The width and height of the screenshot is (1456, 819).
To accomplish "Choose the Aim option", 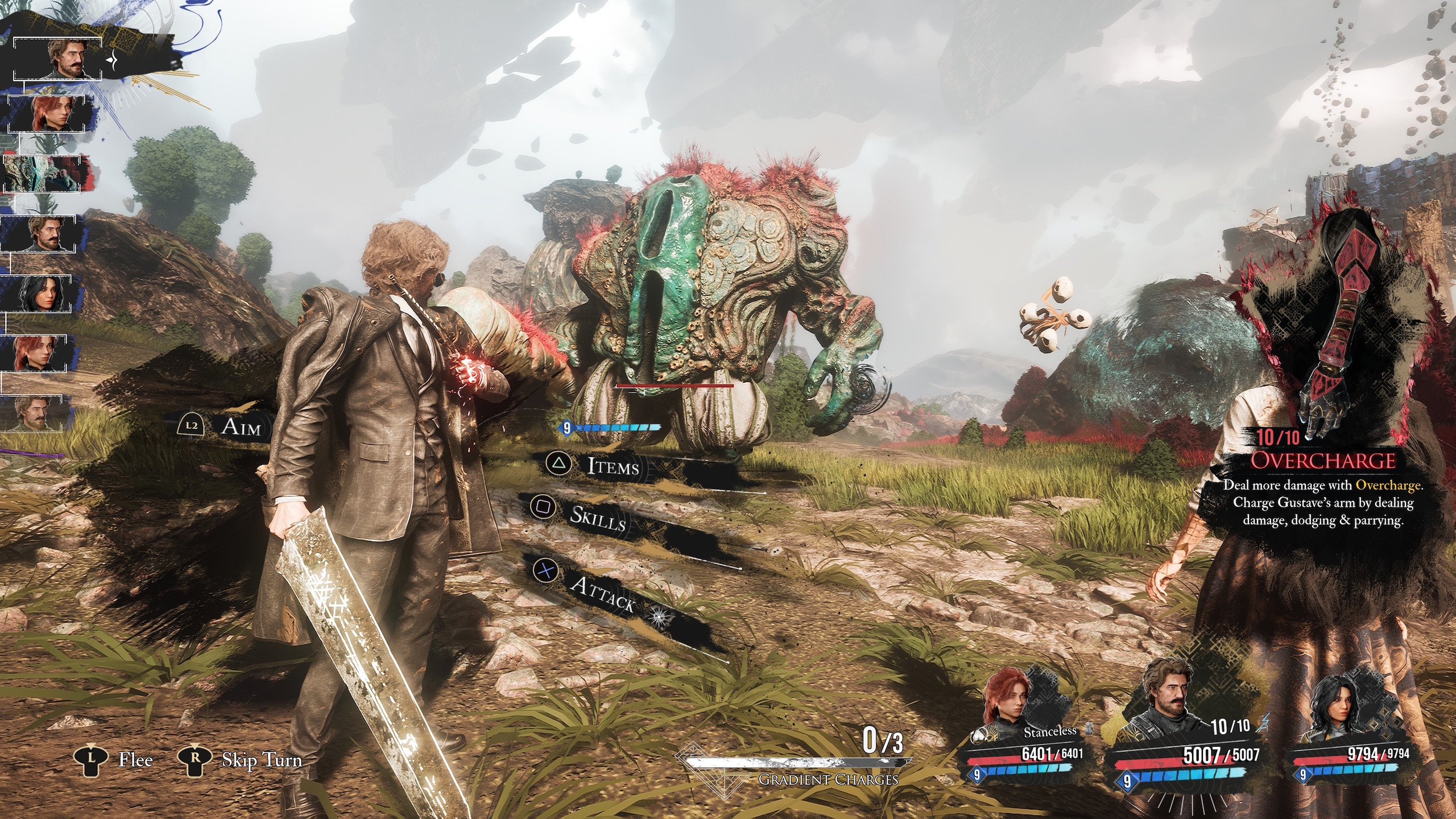I will [241, 427].
